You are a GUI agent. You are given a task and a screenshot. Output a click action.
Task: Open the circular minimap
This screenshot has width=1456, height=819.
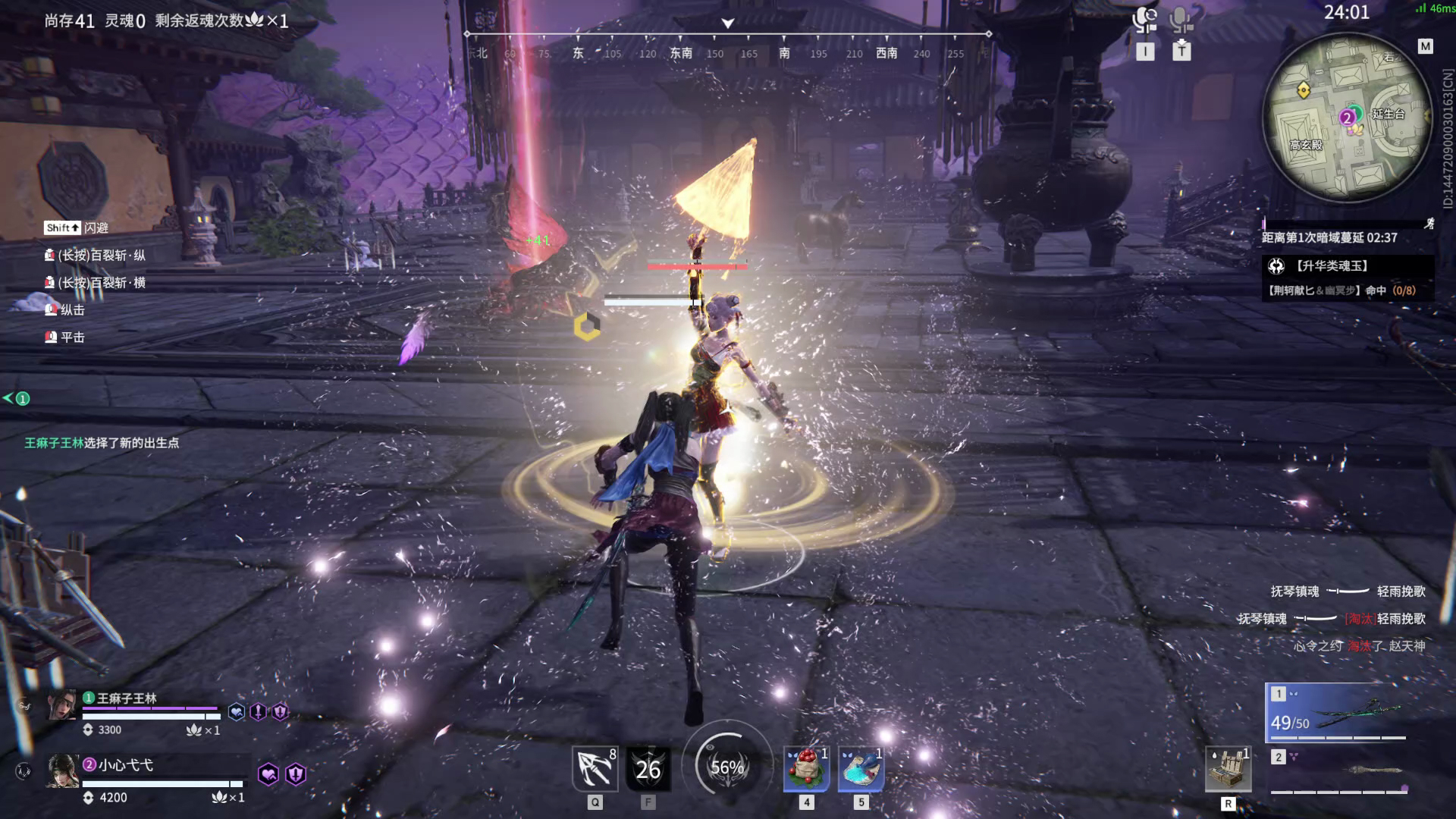coord(1347,118)
